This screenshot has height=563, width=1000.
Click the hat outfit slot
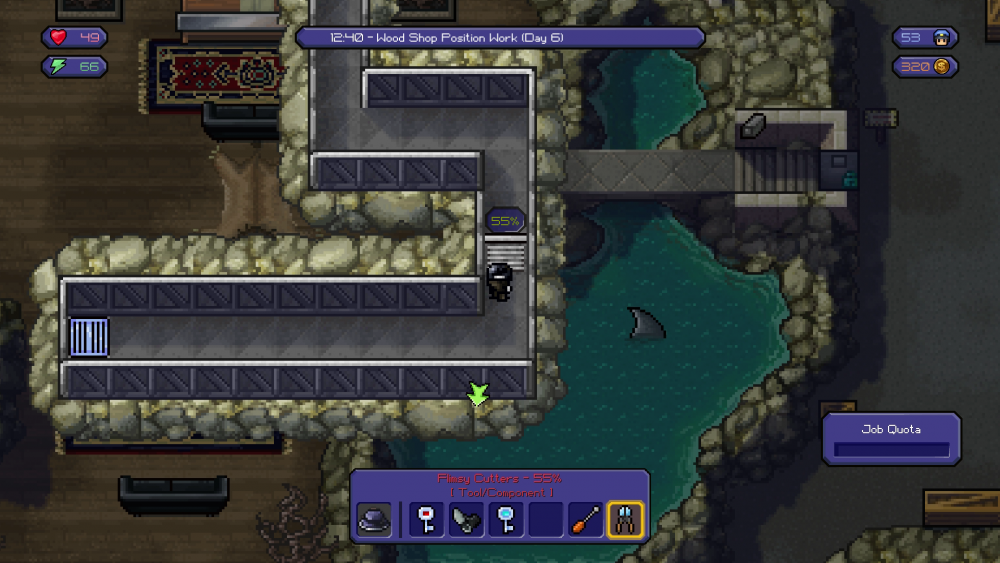click(374, 520)
